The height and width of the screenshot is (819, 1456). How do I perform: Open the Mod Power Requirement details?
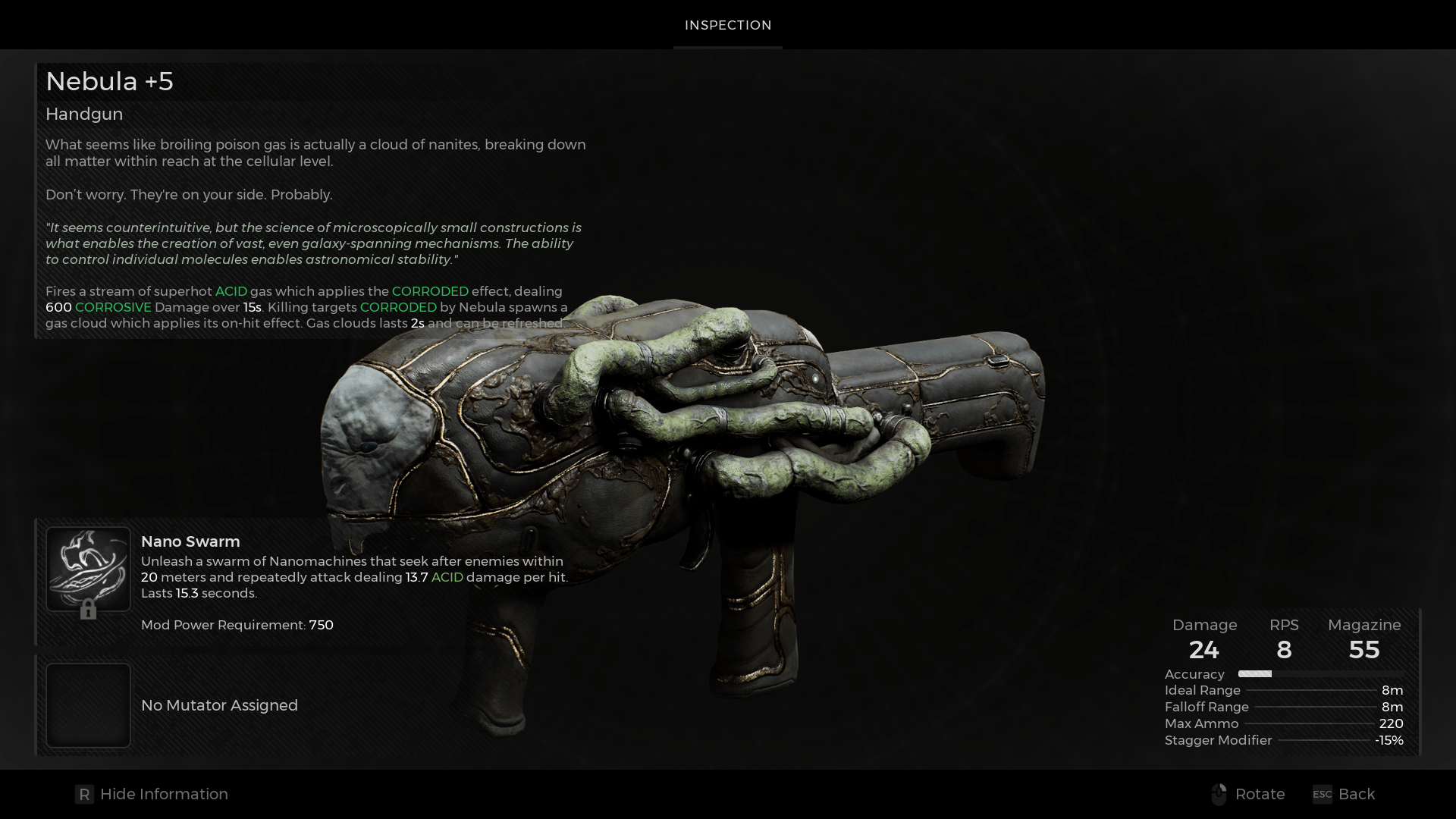[x=237, y=625]
